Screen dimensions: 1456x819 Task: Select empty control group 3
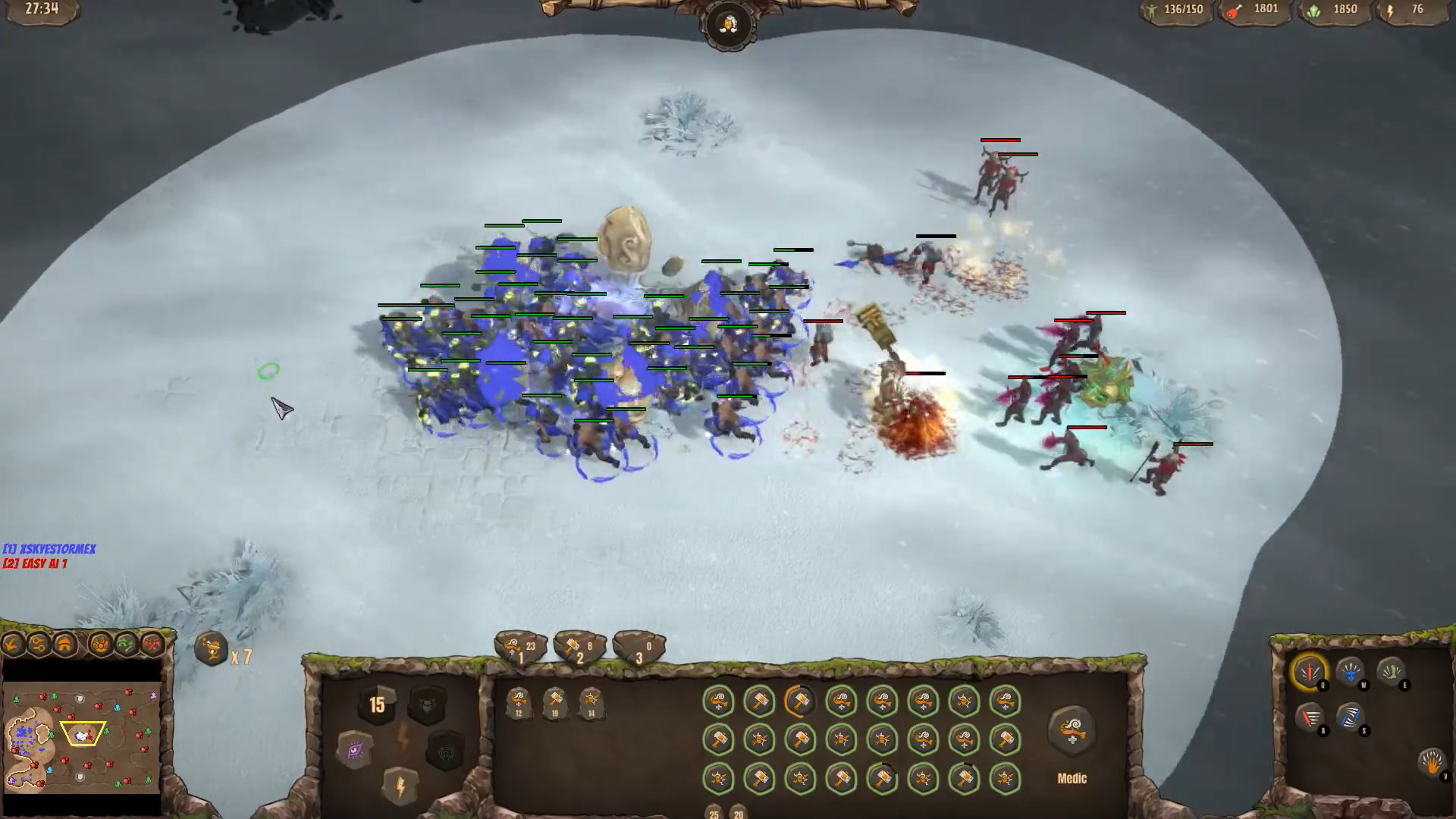click(639, 649)
